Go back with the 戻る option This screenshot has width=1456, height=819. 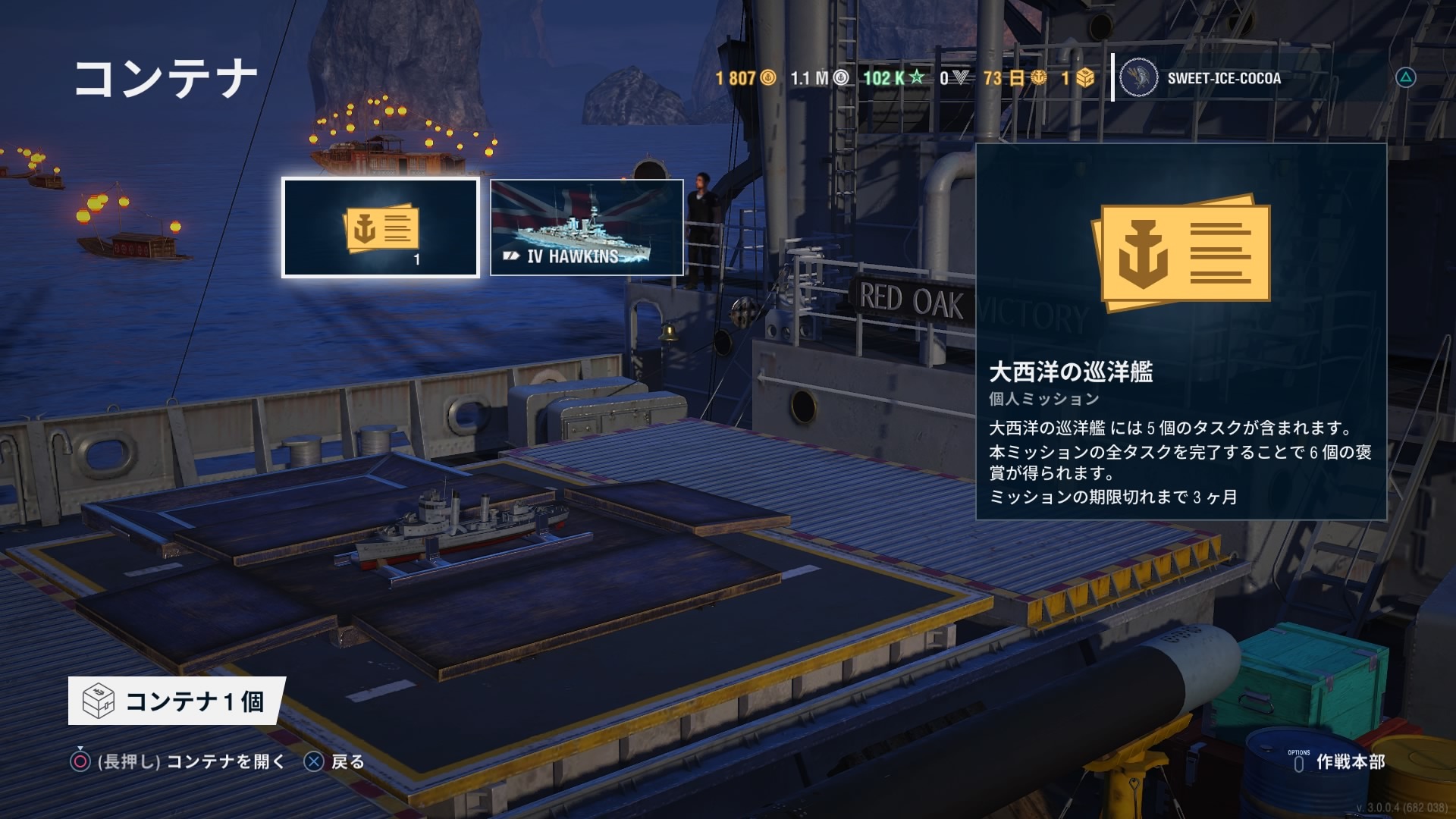334,761
